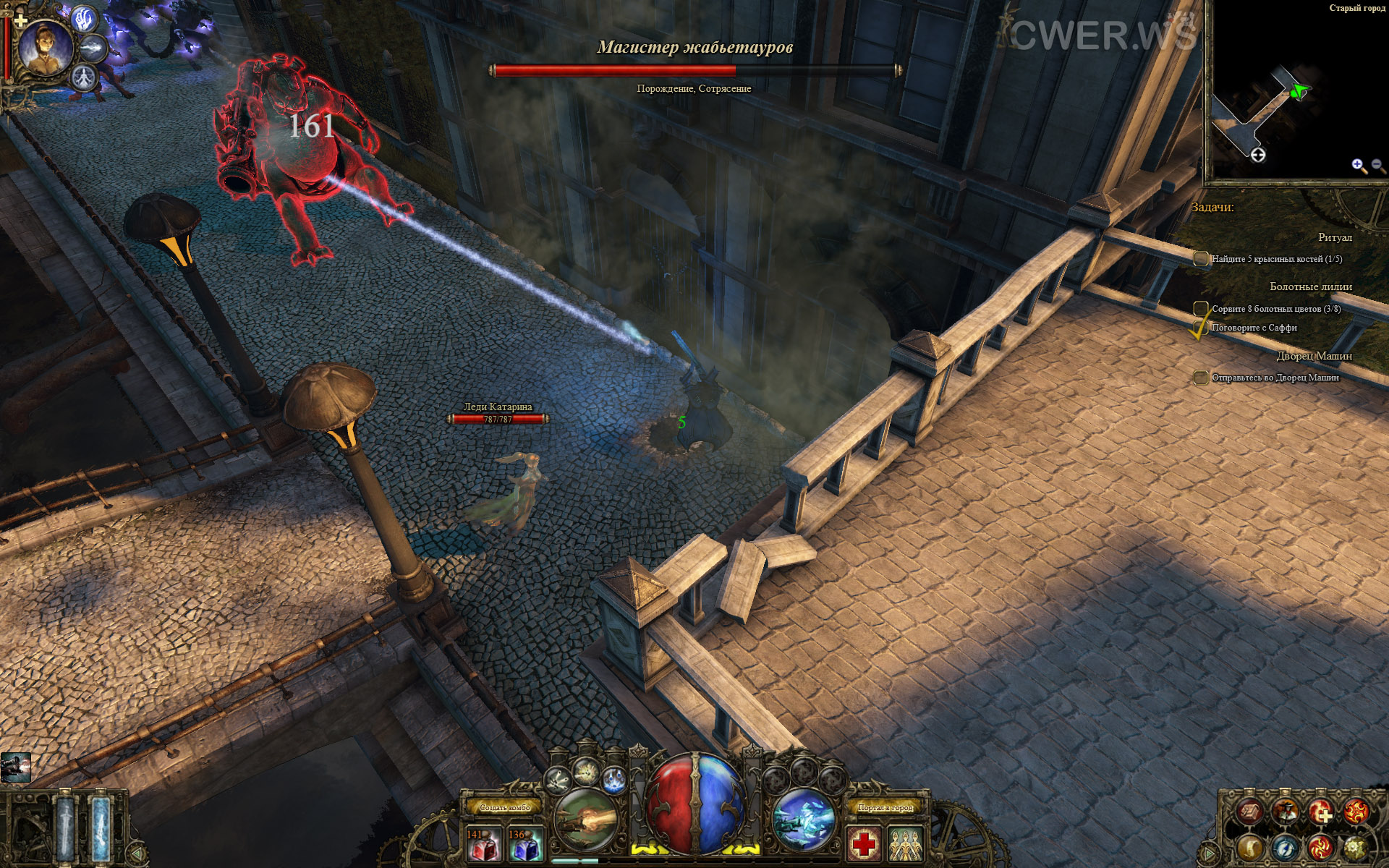Select the ice shard secondary skill
This screenshot has height=868, width=1389.
tap(803, 820)
